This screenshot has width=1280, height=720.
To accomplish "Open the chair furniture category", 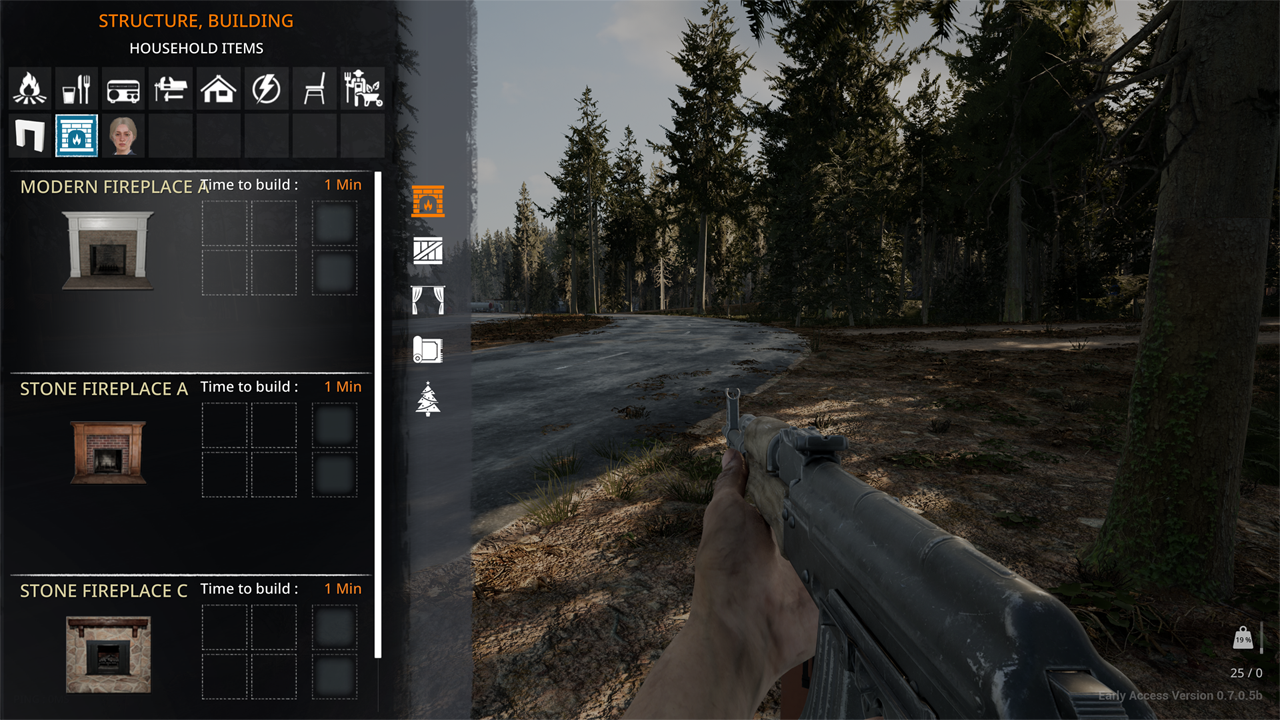I will (x=314, y=89).
